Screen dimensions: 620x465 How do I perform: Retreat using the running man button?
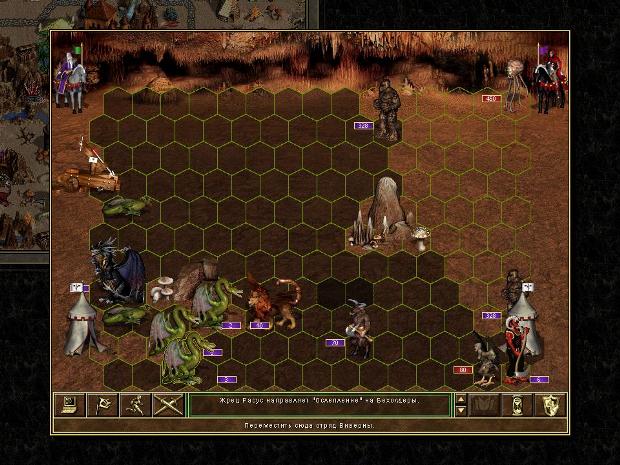[x=135, y=405]
